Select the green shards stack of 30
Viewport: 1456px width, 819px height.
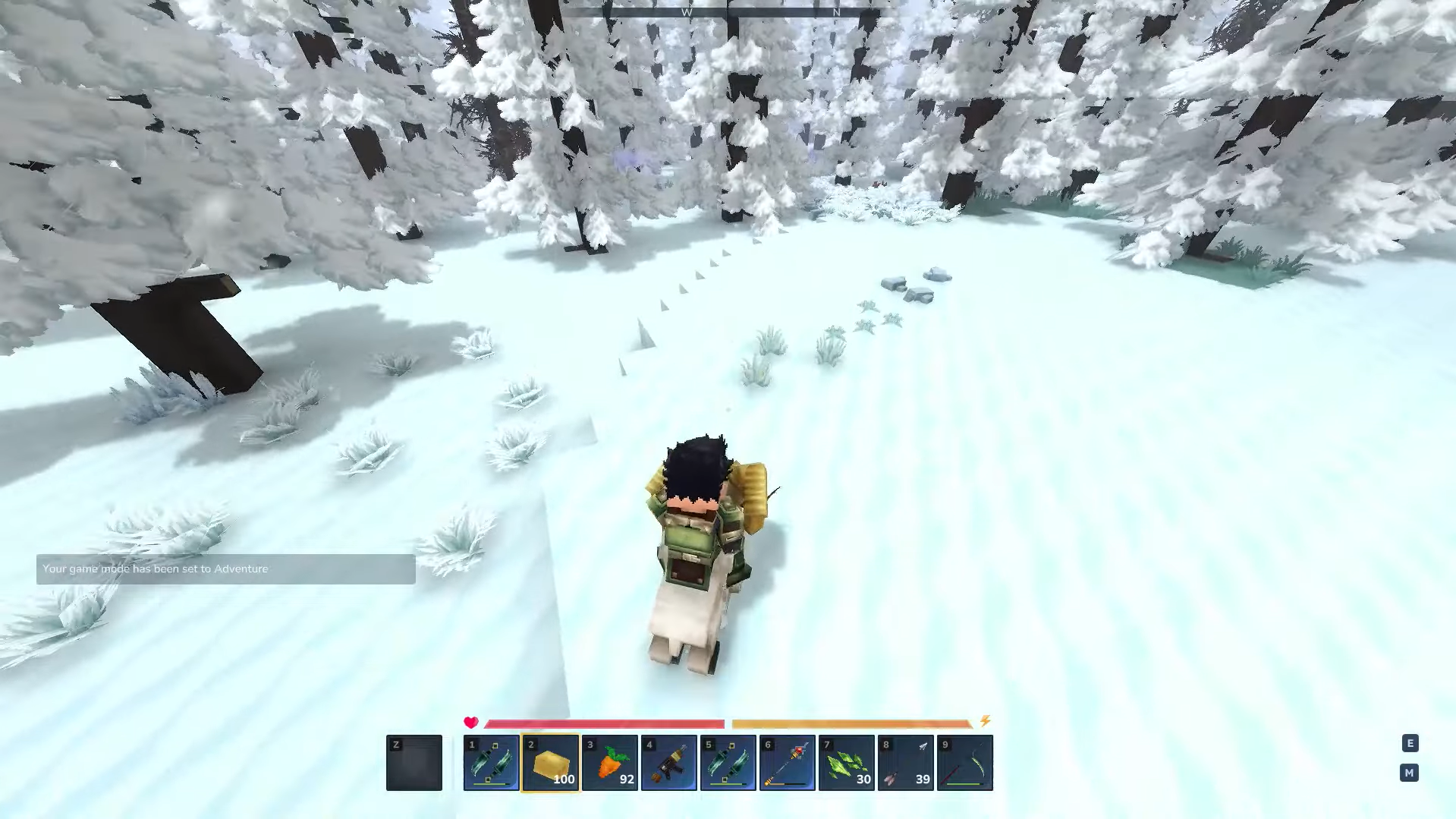point(846,762)
